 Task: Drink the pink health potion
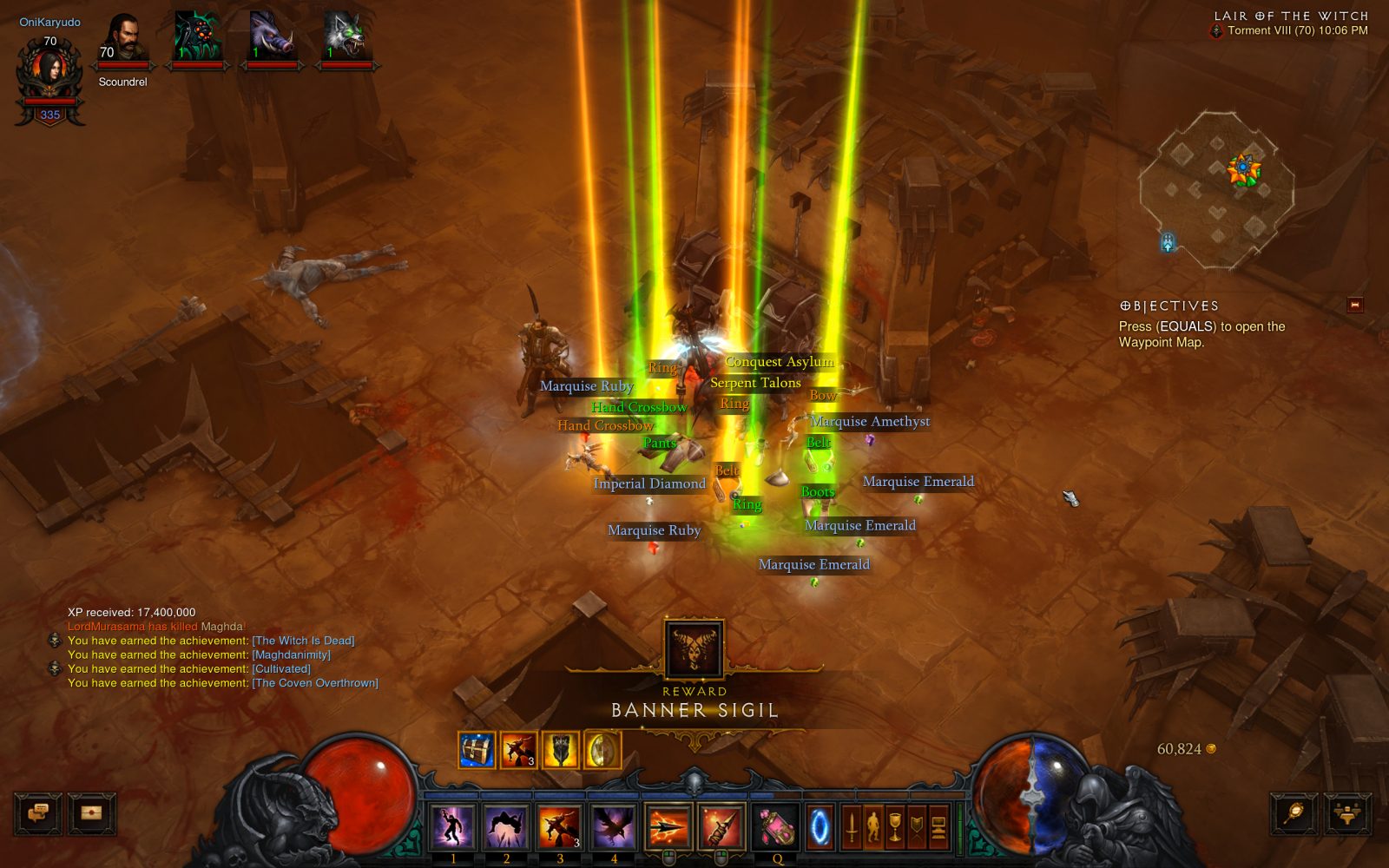775,825
